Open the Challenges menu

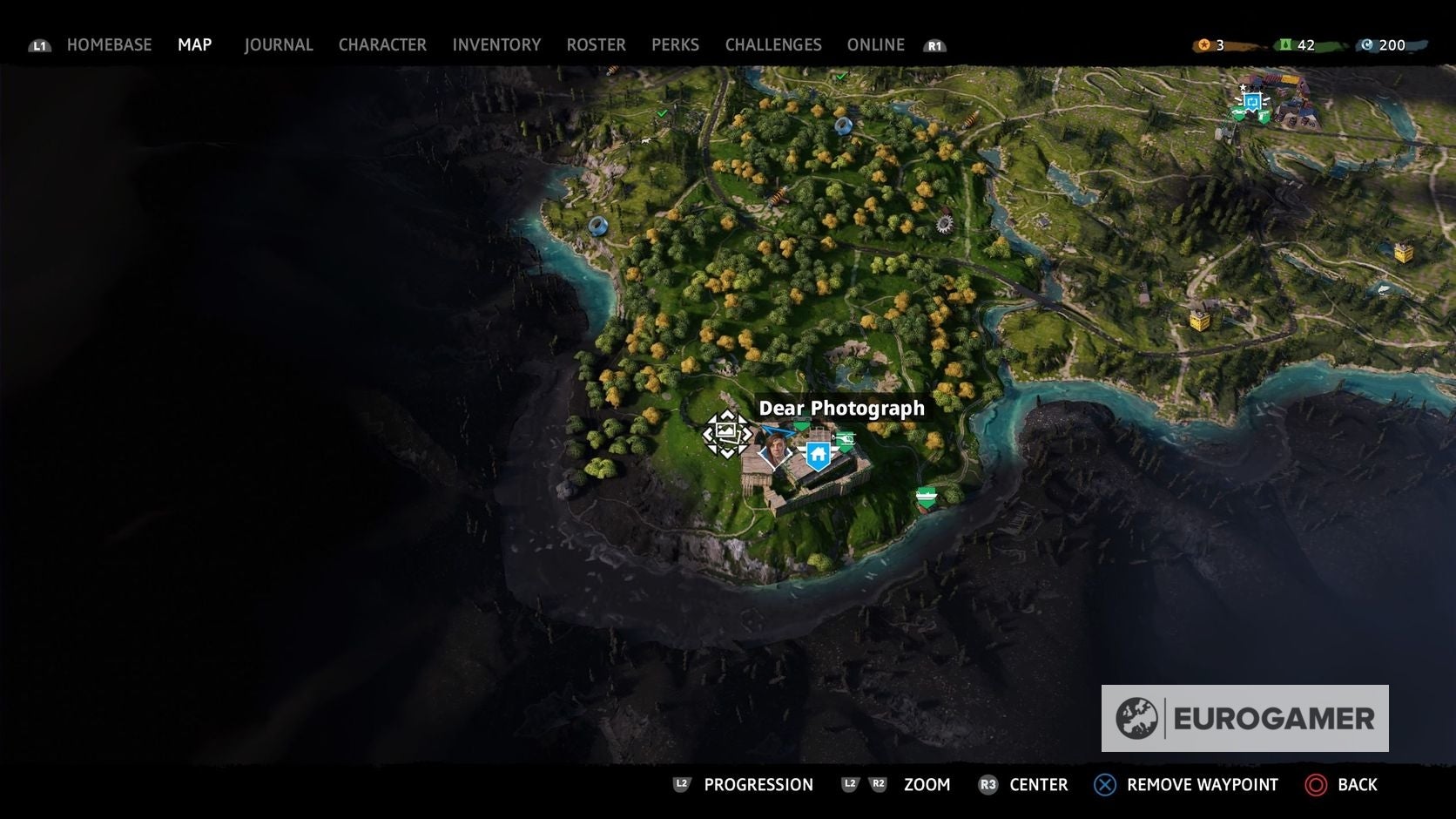pos(772,44)
